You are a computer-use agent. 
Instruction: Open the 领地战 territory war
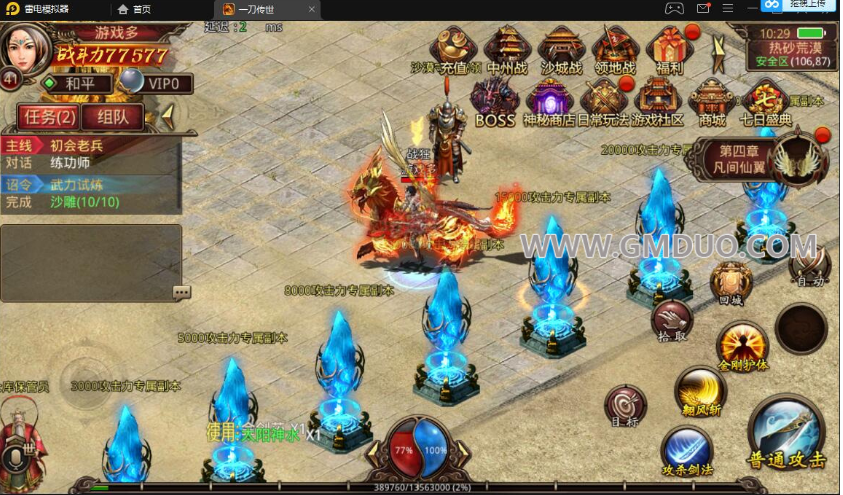[x=615, y=50]
